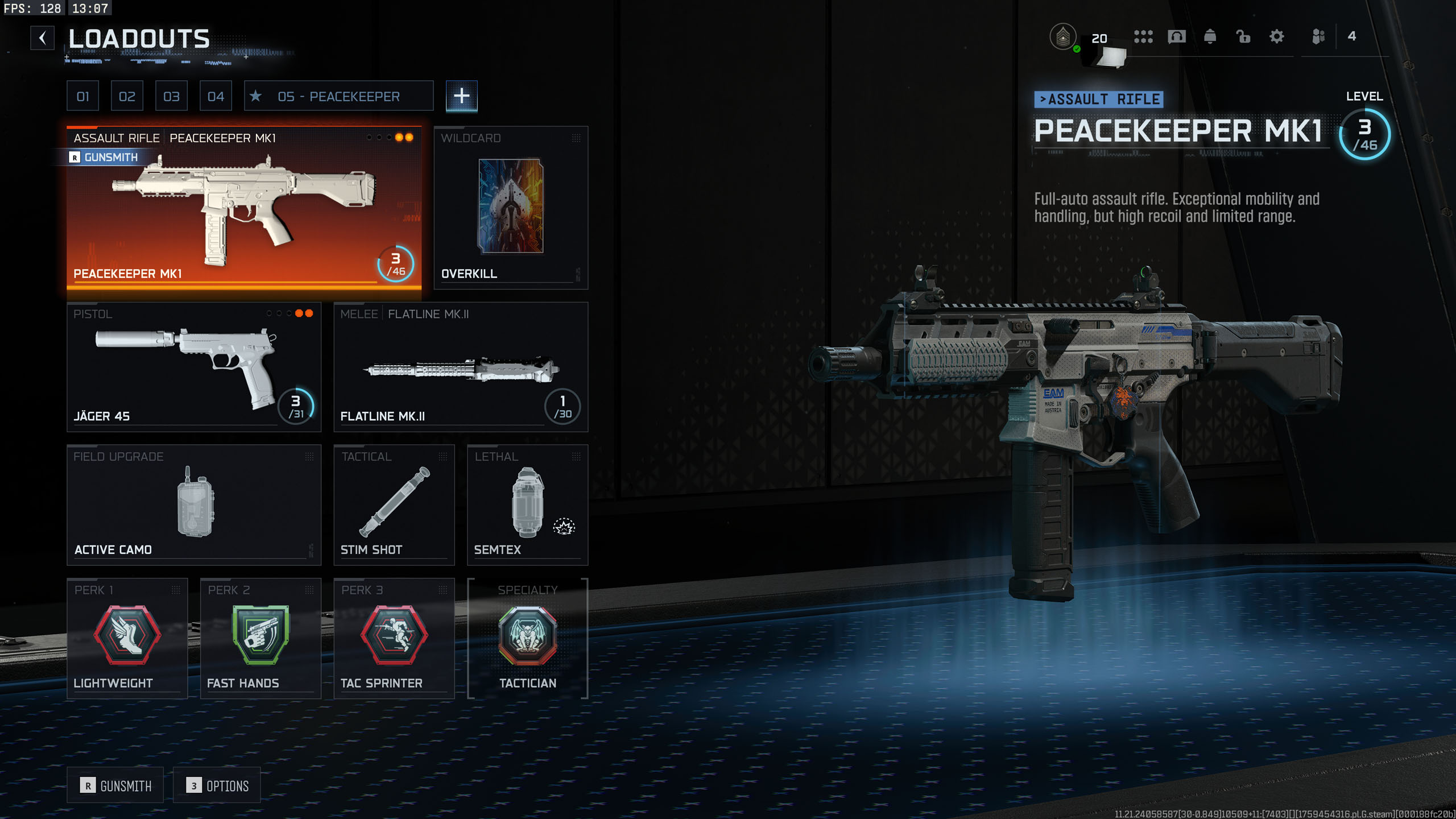The image size is (1456, 819).
Task: Open settings via the gear icon
Action: tap(1277, 37)
